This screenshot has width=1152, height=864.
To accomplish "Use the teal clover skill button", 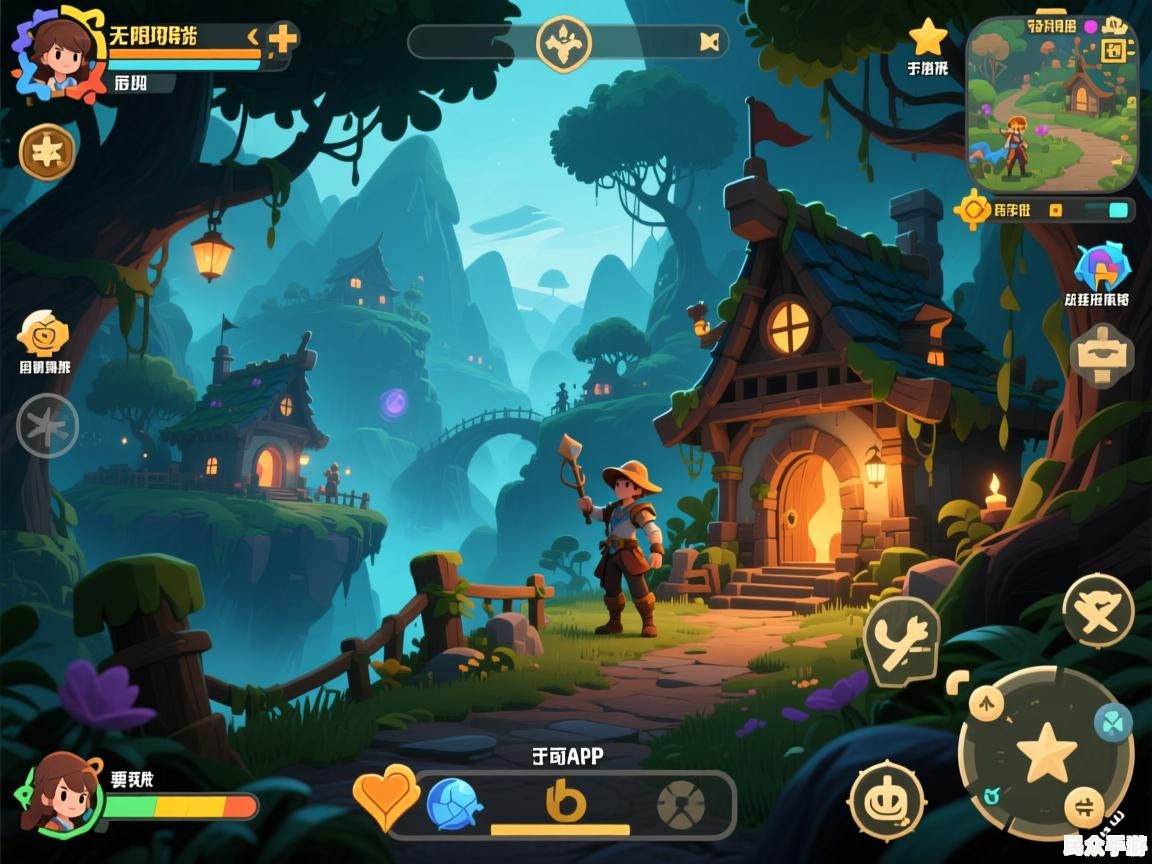I will [1112, 720].
